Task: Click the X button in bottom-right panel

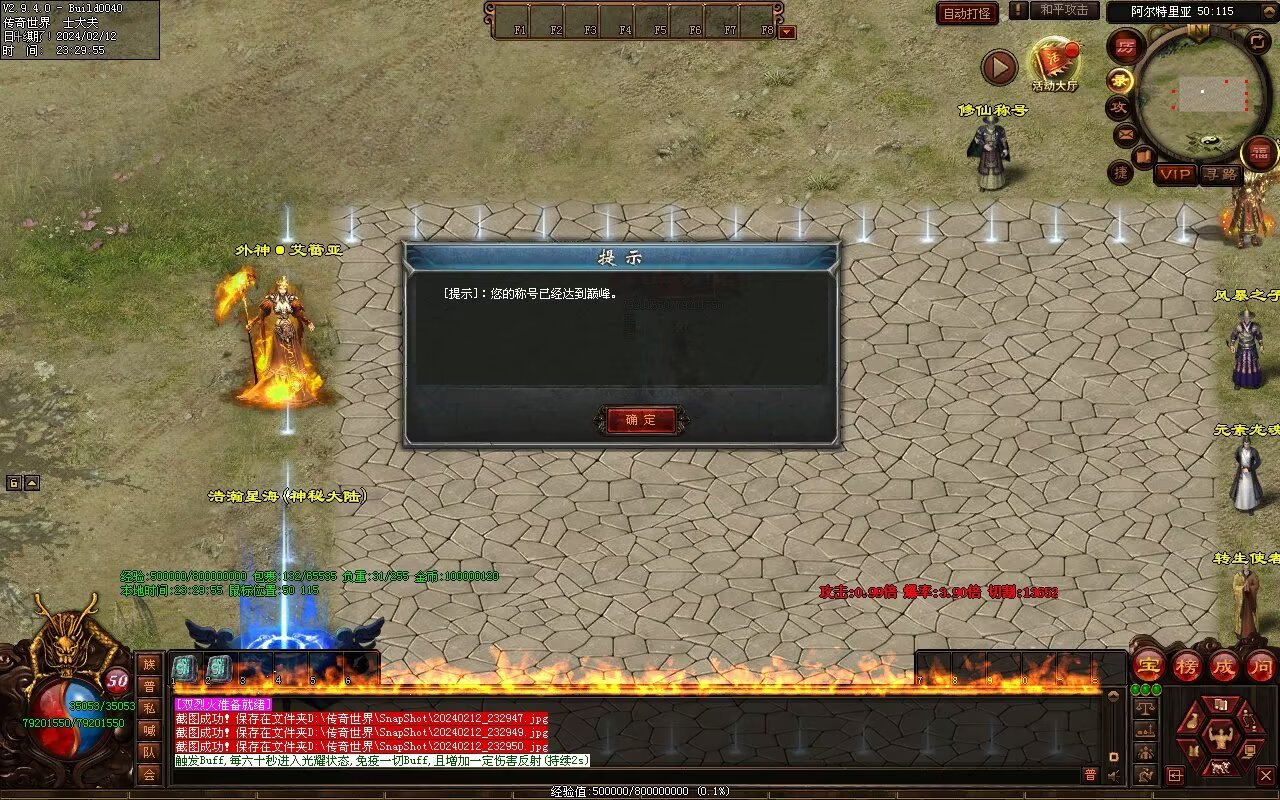Action: tap(1265, 774)
